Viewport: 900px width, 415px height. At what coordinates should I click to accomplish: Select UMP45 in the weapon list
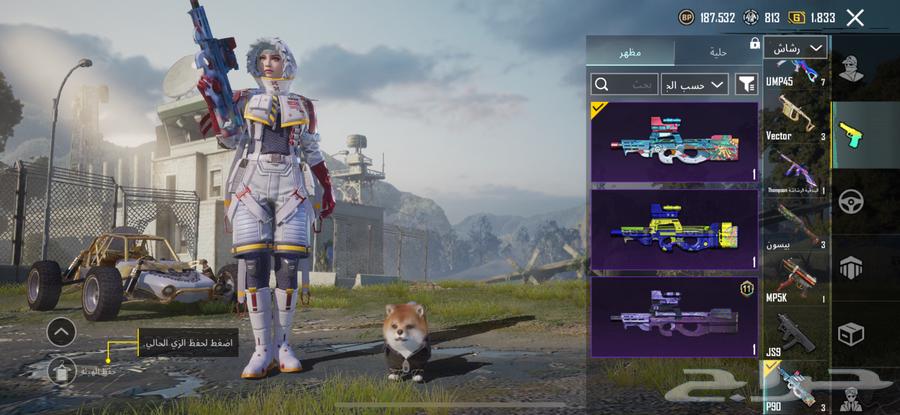796,72
